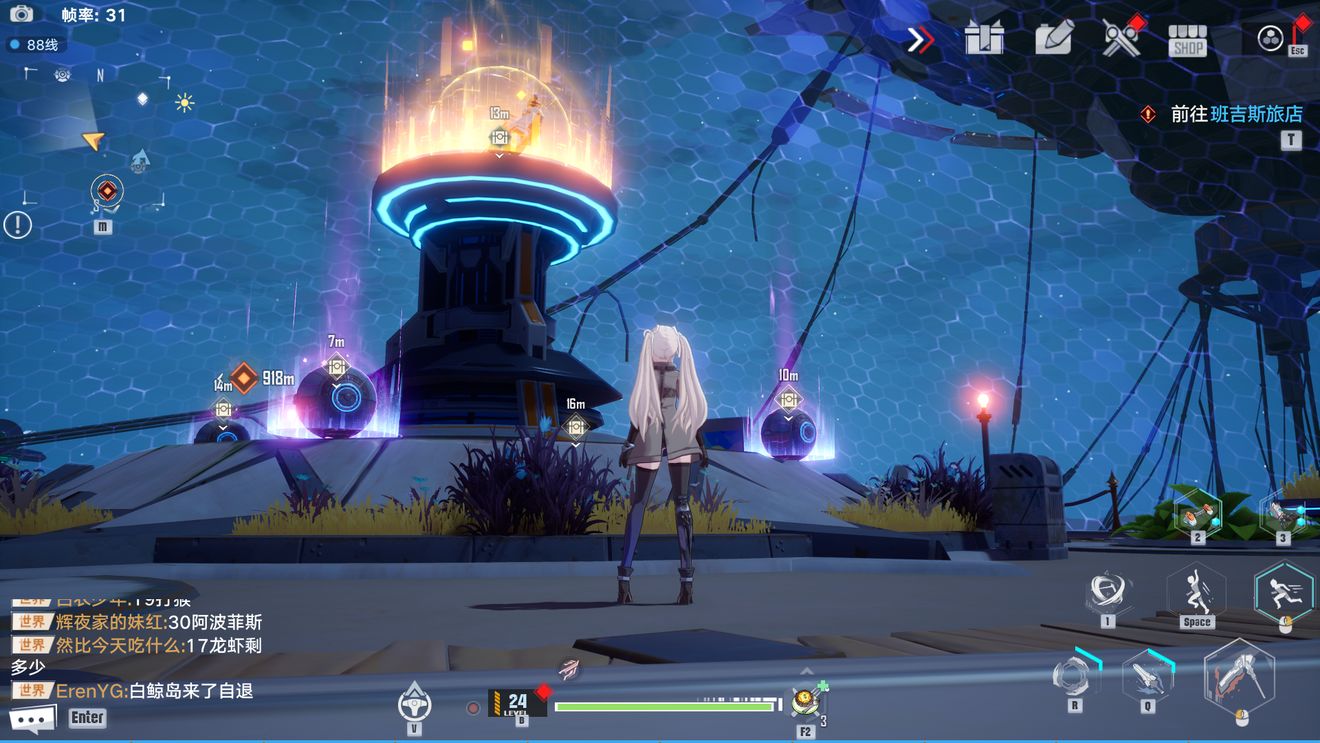Screen dimensions: 1320x743
Task: Open the SHOP
Action: [x=1188, y=40]
